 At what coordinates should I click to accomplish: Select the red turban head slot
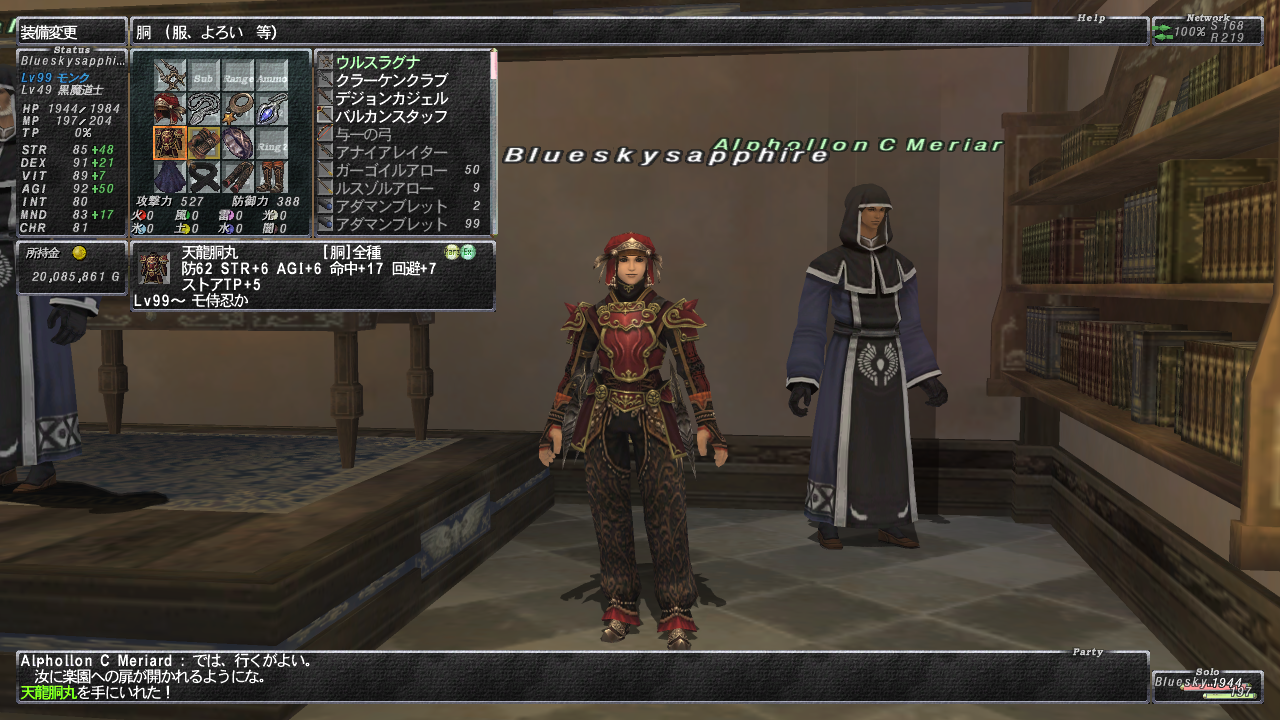point(170,109)
